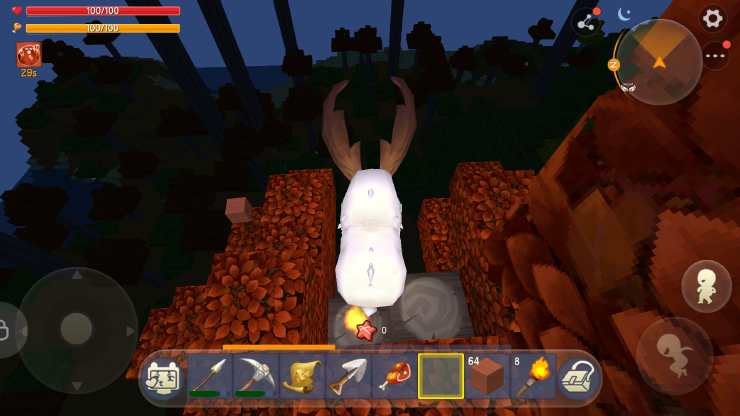Open the backpack inventory button
Image resolution: width=740 pixels, height=416 pixels.
point(577,377)
